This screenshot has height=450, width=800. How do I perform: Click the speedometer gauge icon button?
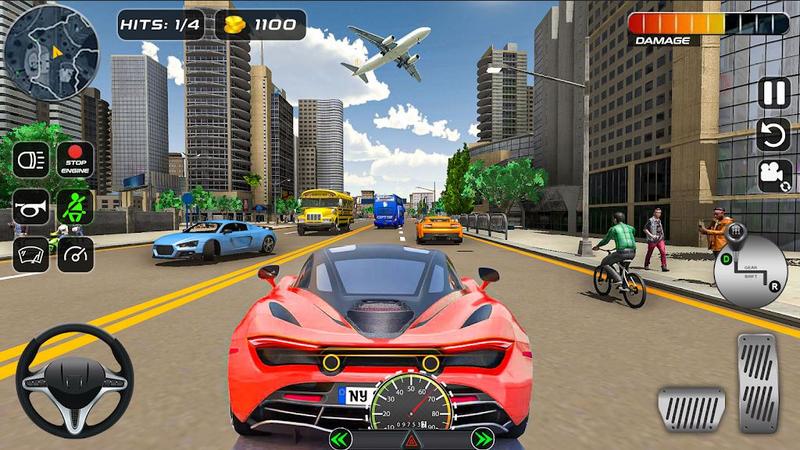(75, 253)
